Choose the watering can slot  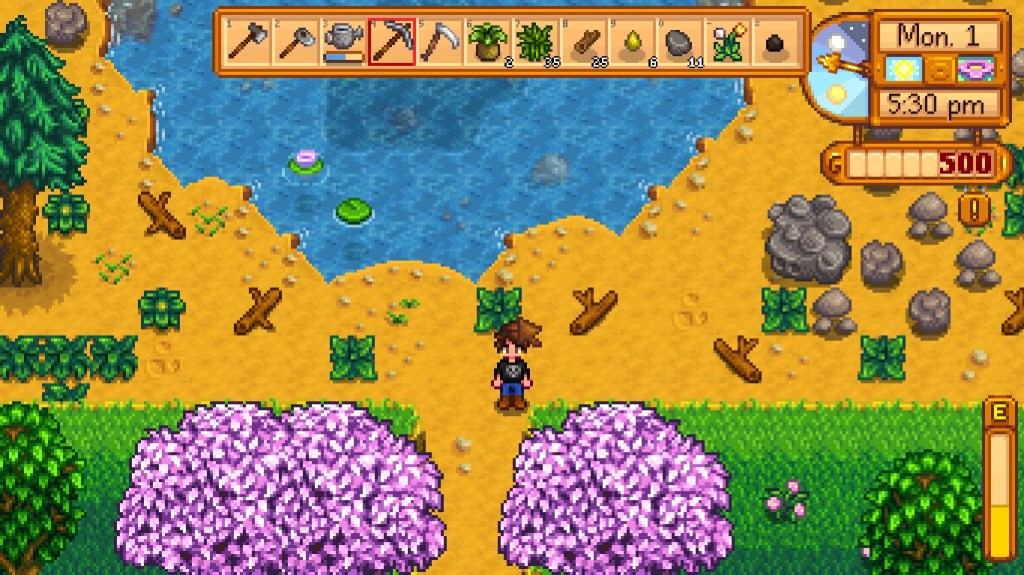click(x=341, y=42)
